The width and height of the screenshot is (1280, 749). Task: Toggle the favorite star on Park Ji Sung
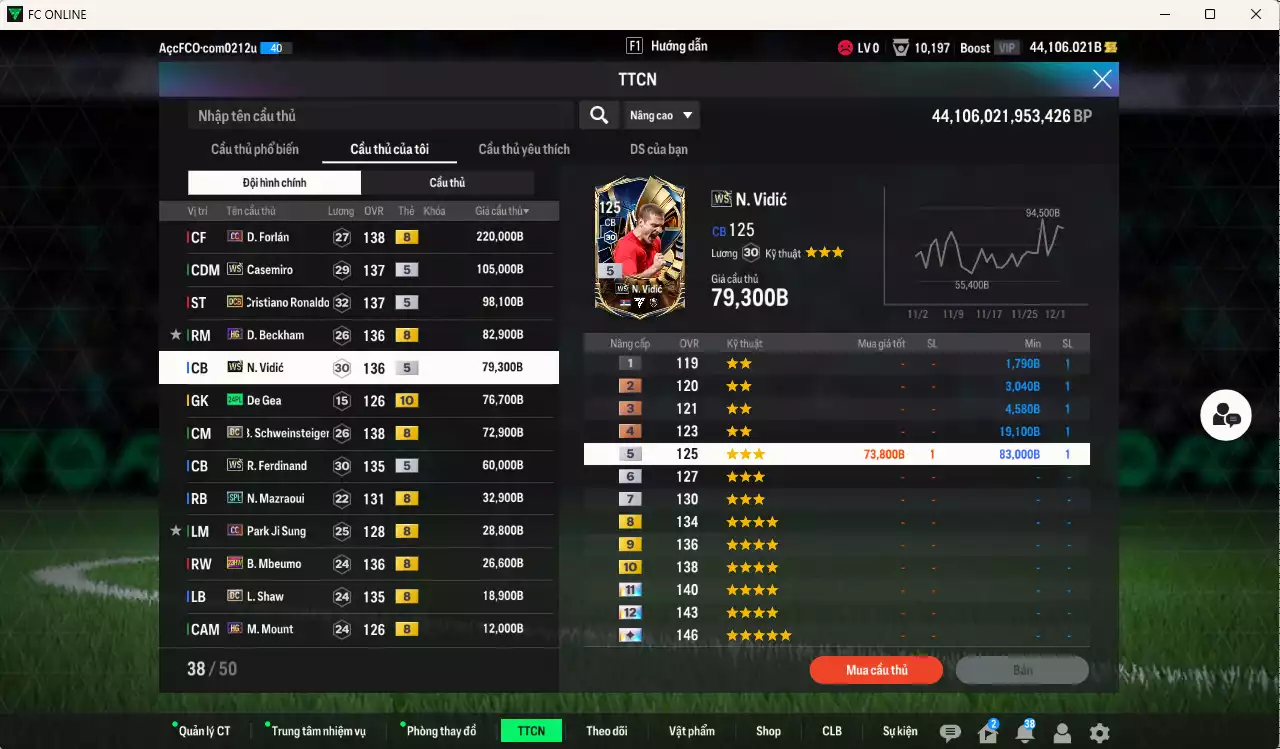click(176, 531)
